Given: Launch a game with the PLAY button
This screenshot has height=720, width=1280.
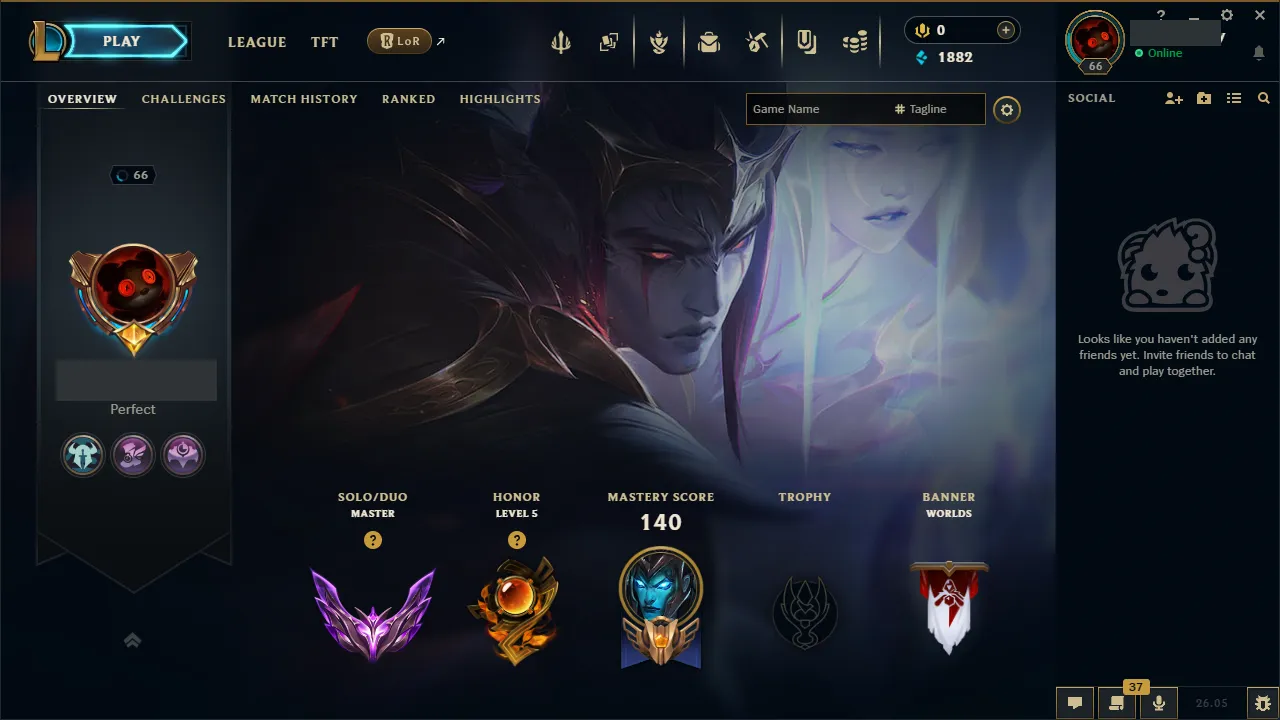Looking at the screenshot, I should [x=122, y=41].
